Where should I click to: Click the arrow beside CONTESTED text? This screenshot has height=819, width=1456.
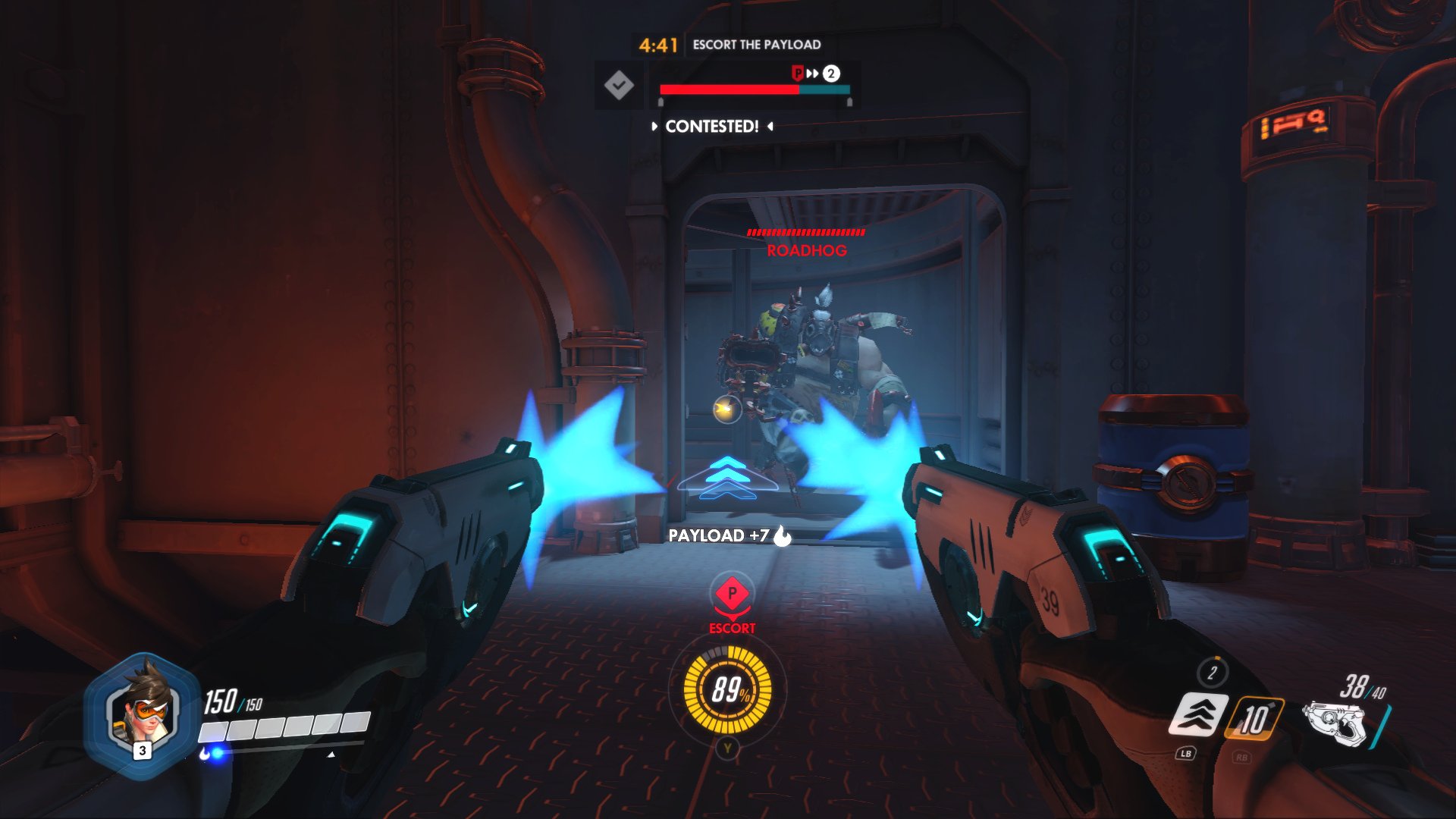click(x=654, y=126)
